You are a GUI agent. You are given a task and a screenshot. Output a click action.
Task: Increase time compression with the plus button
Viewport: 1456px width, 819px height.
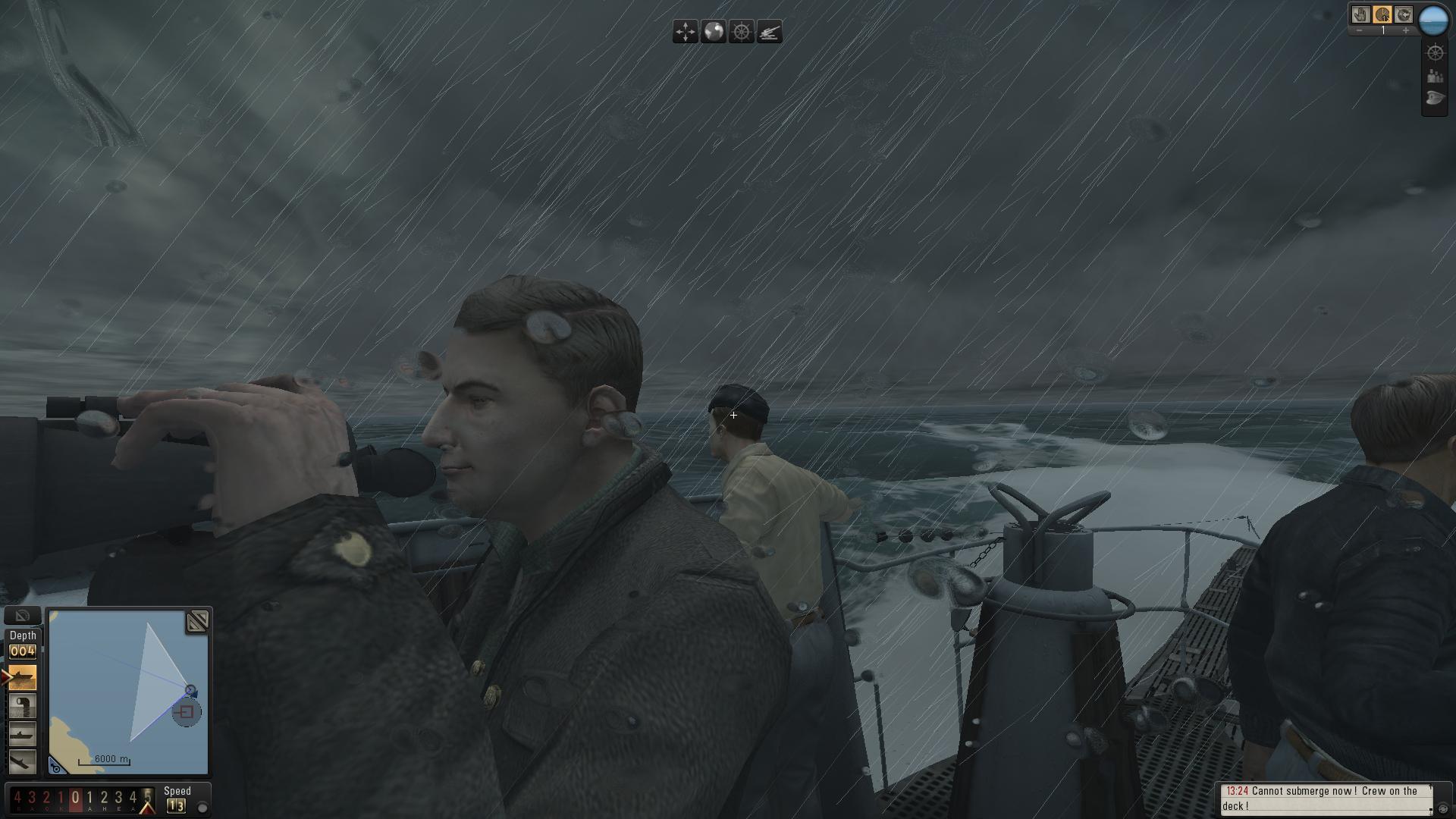1405,31
